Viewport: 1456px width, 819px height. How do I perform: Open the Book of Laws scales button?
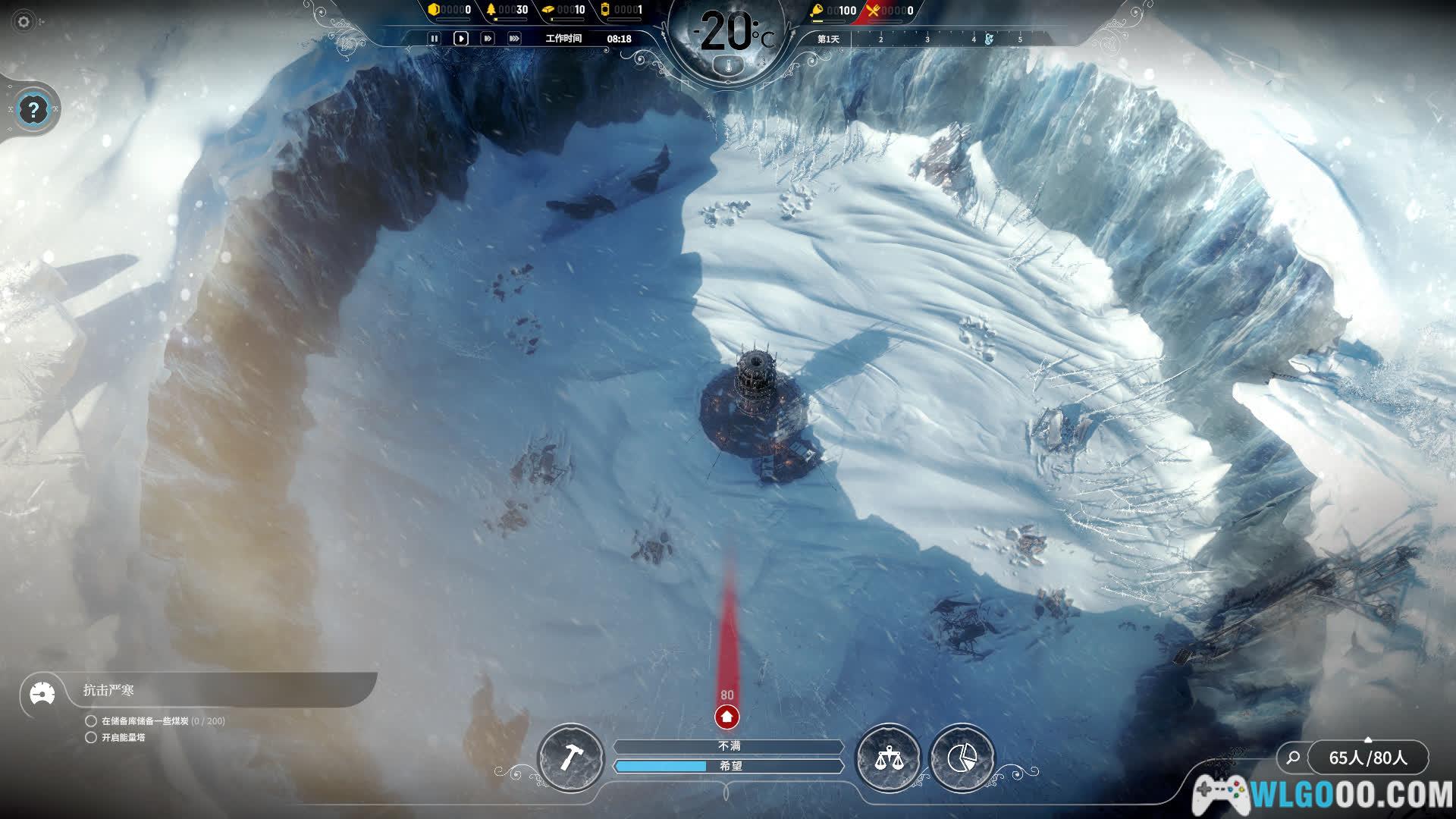coord(887,757)
